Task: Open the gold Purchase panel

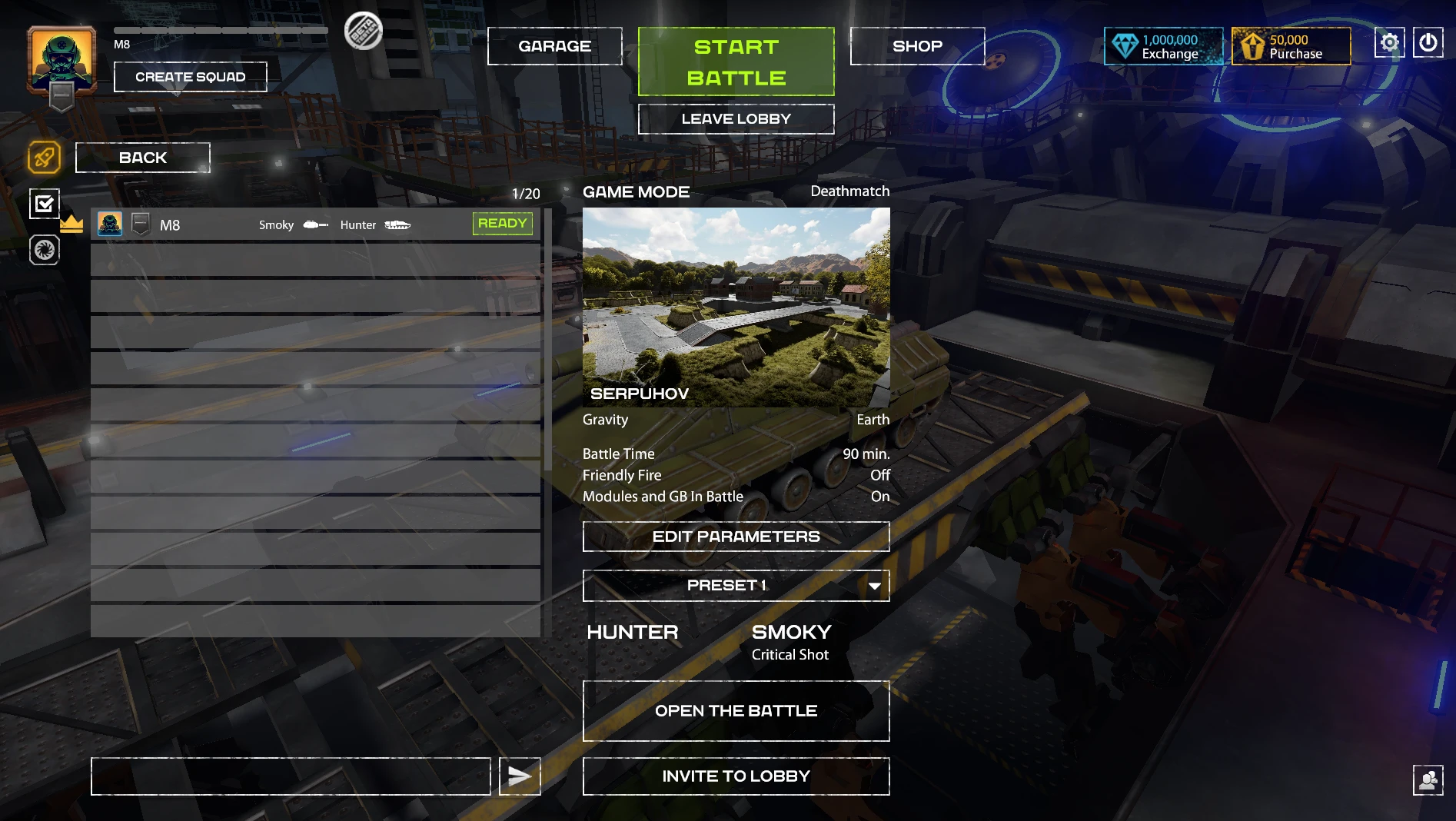Action: [x=1291, y=46]
